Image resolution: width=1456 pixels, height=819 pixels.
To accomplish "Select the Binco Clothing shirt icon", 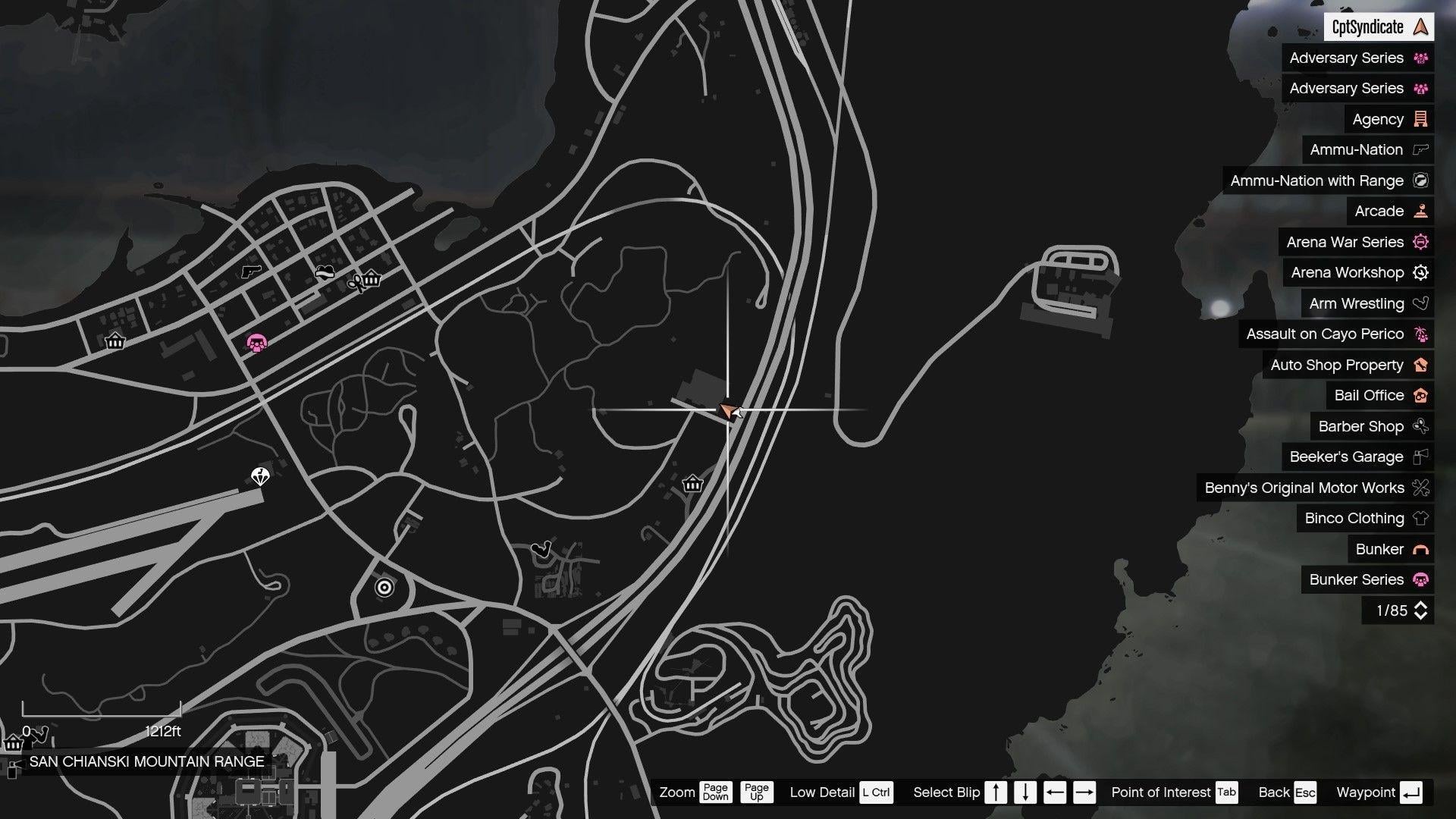I will click(1420, 518).
